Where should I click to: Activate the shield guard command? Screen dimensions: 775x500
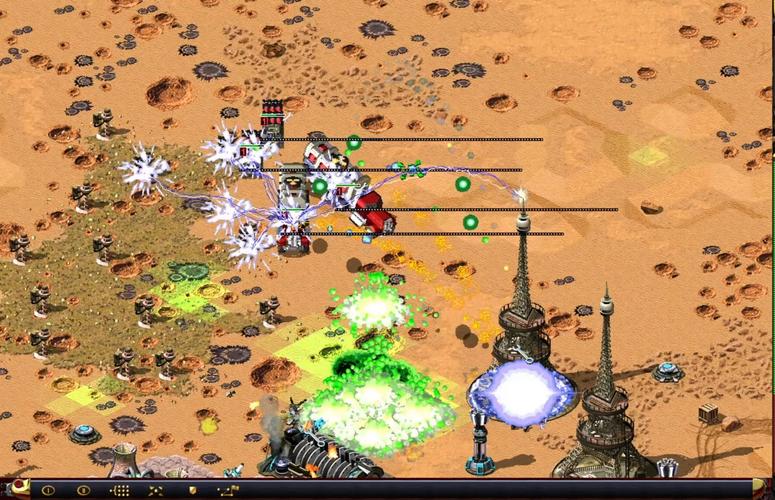pyautogui.click(x=192, y=491)
